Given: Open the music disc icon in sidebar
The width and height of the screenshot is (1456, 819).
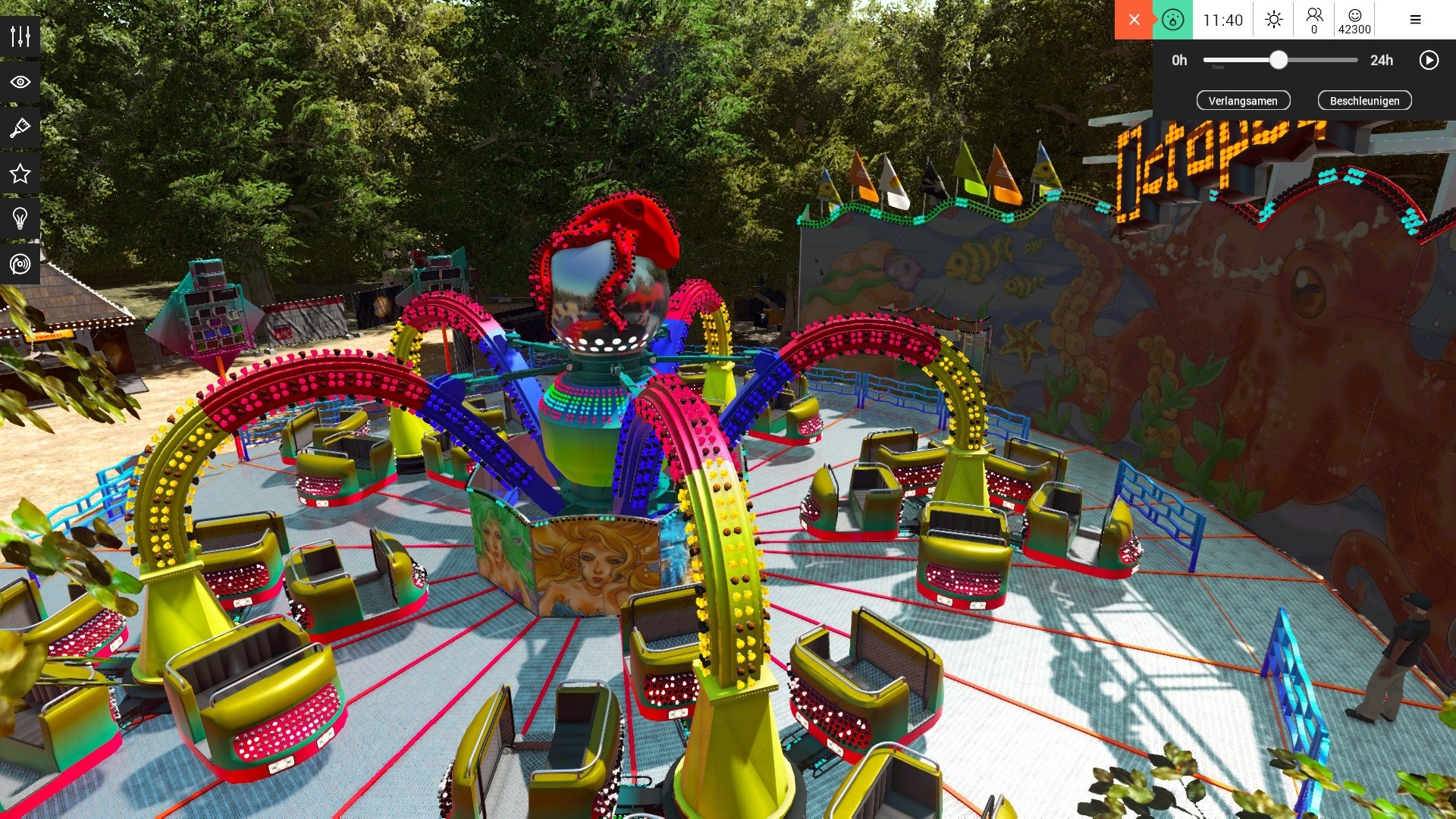Looking at the screenshot, I should 20,265.
